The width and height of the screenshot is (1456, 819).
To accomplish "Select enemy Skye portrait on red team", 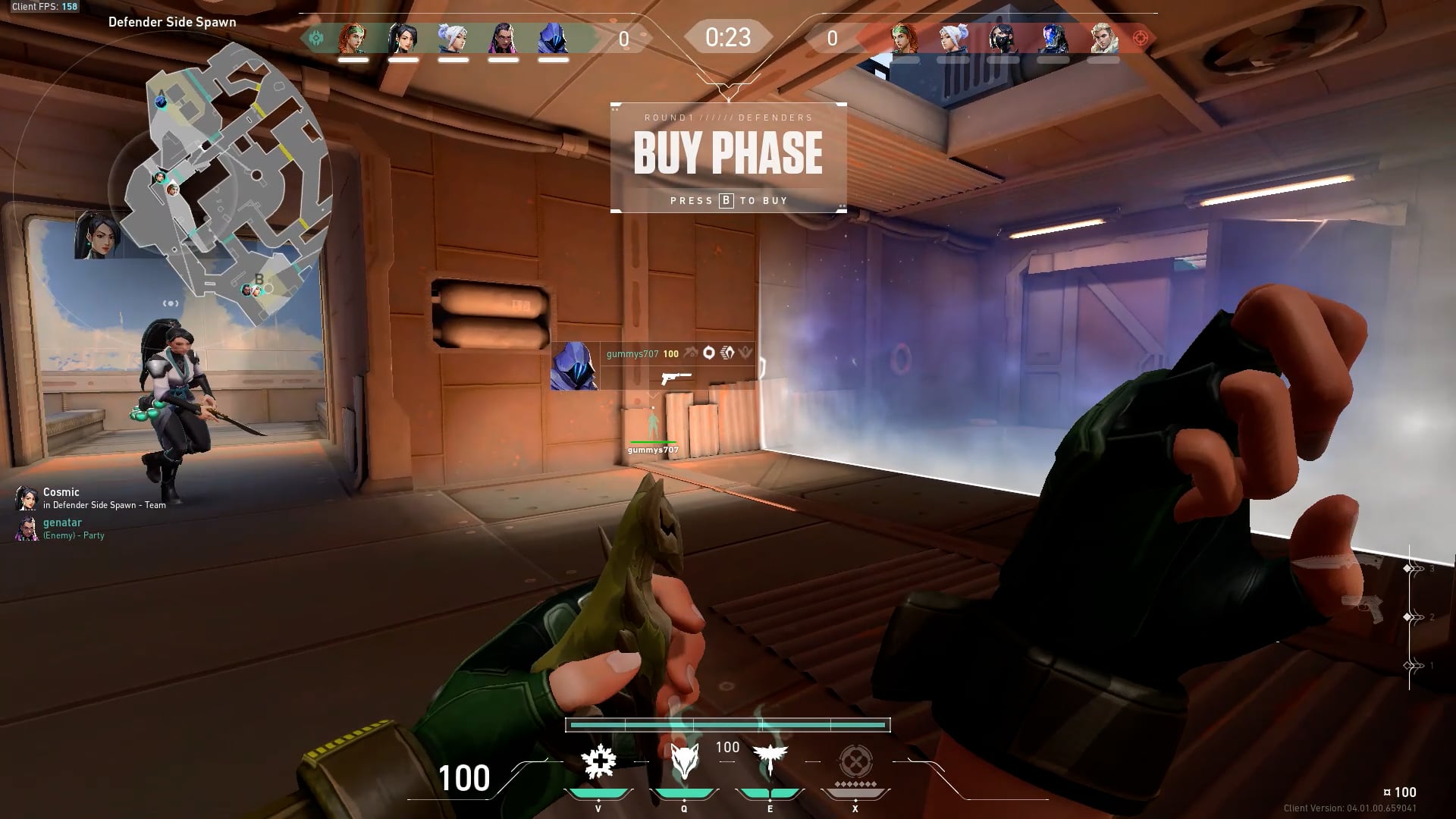I will [904, 38].
